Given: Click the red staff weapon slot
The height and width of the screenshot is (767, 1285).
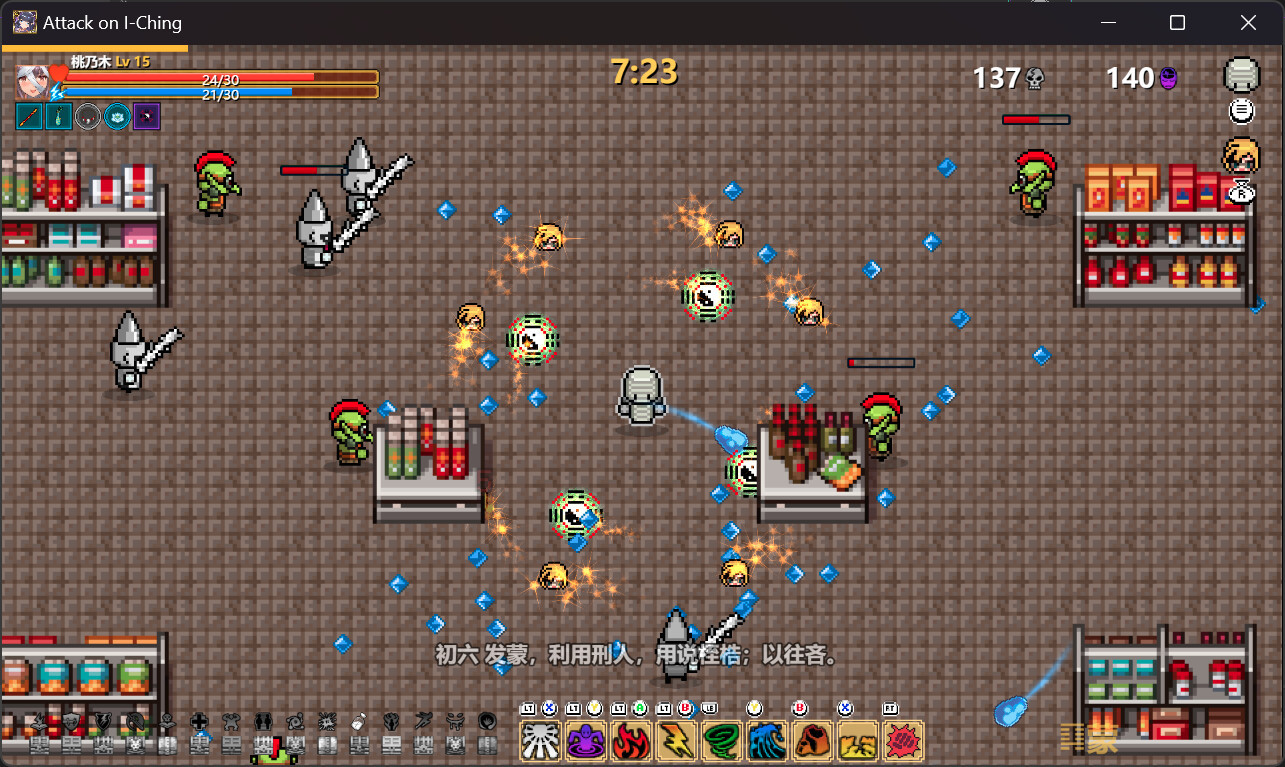Looking at the screenshot, I should 29,117.
